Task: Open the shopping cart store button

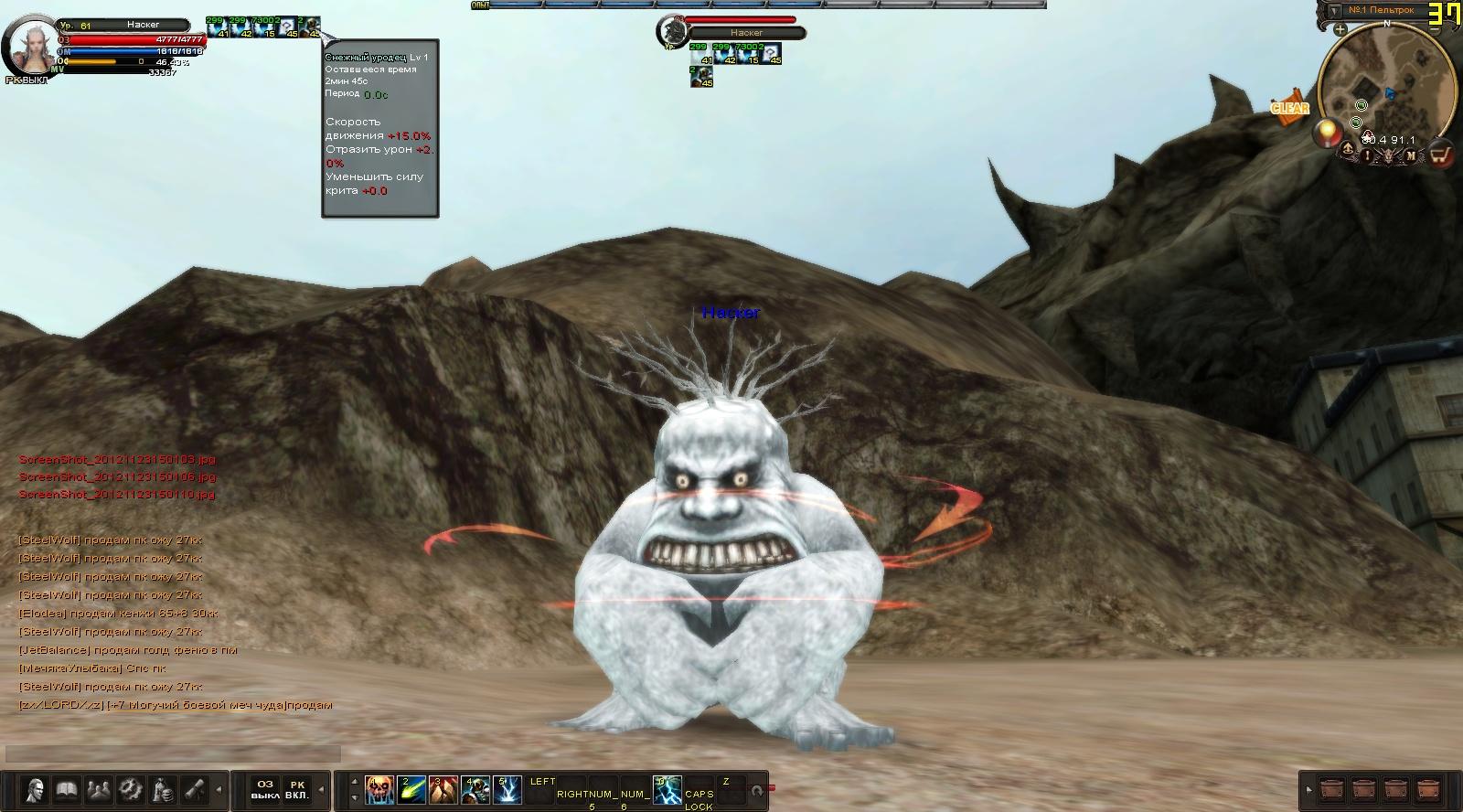Action: (1441, 155)
